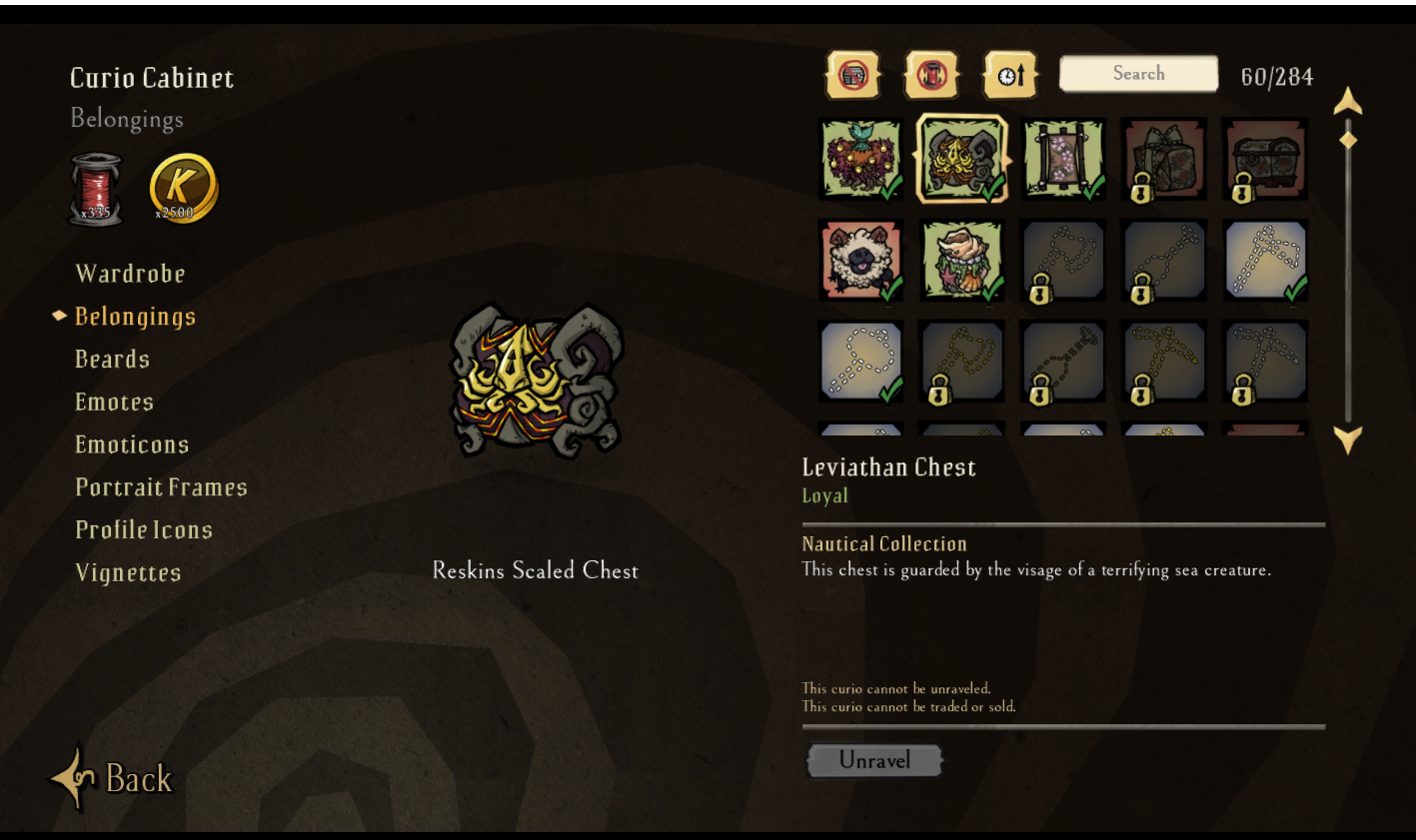Select the Leviathan Chest thumbnail in the grid
Viewport: 1416px width, 840px height.
pyautogui.click(x=961, y=158)
